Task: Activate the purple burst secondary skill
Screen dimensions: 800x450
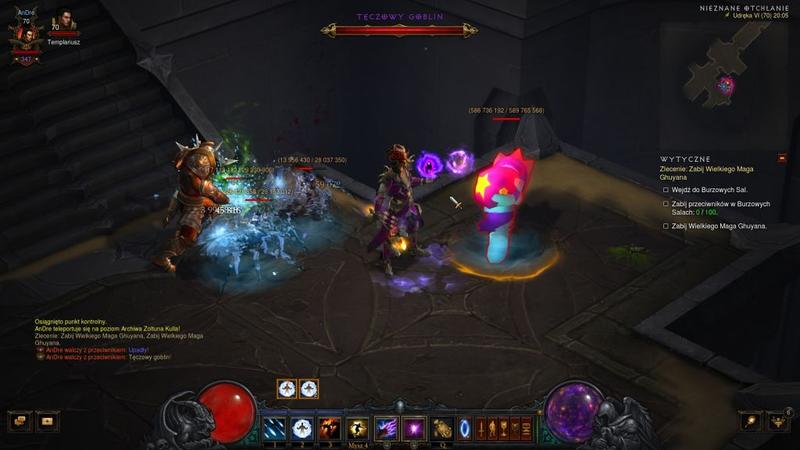Action: [414, 428]
